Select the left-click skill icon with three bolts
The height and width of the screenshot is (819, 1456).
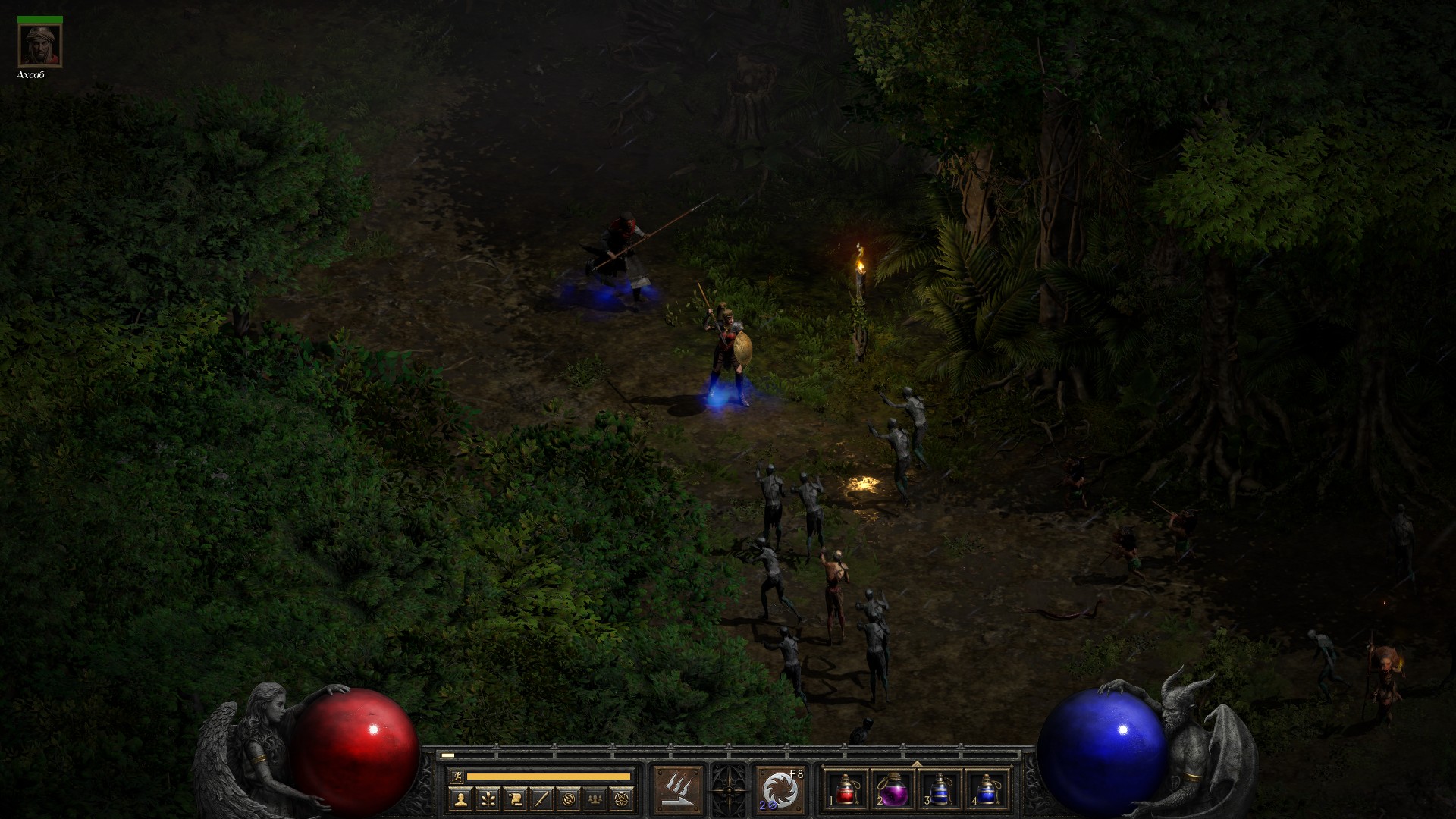(x=679, y=789)
